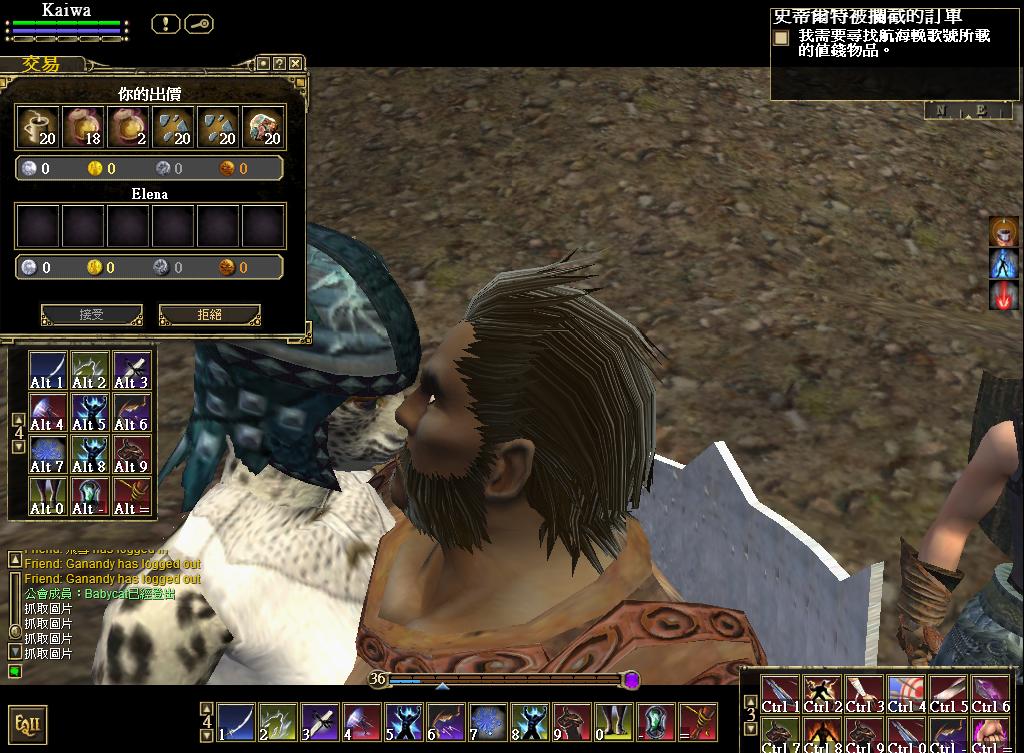
Task: Select the offered pouch stack of 18
Action: click(83, 127)
